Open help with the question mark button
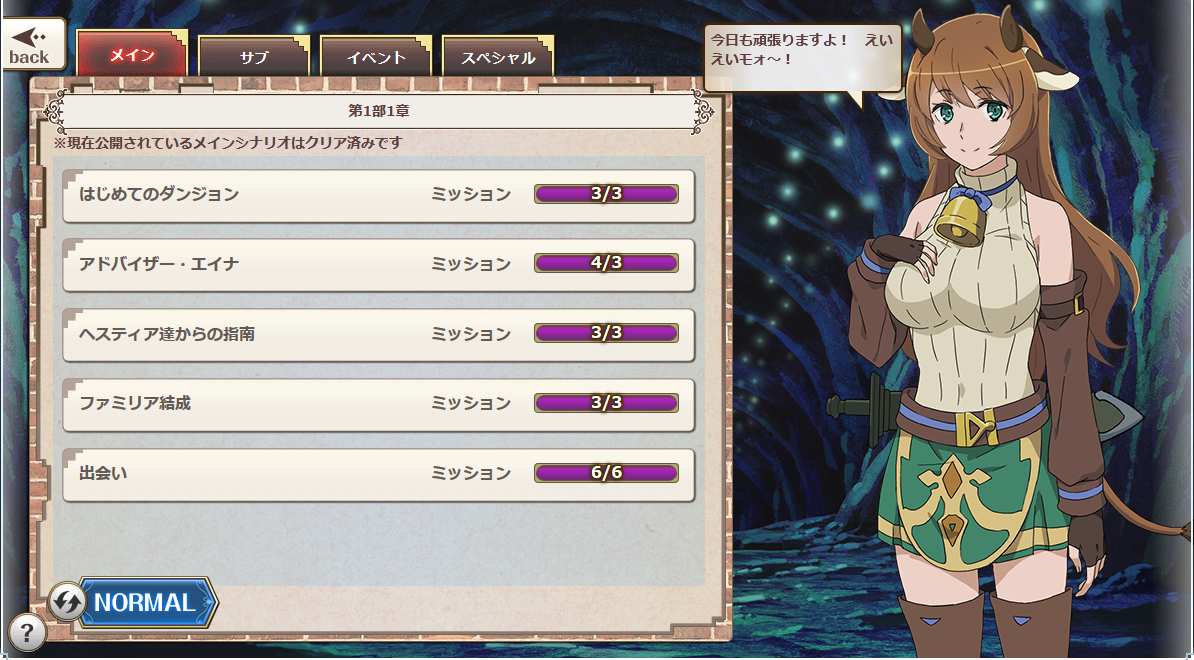 [27, 632]
